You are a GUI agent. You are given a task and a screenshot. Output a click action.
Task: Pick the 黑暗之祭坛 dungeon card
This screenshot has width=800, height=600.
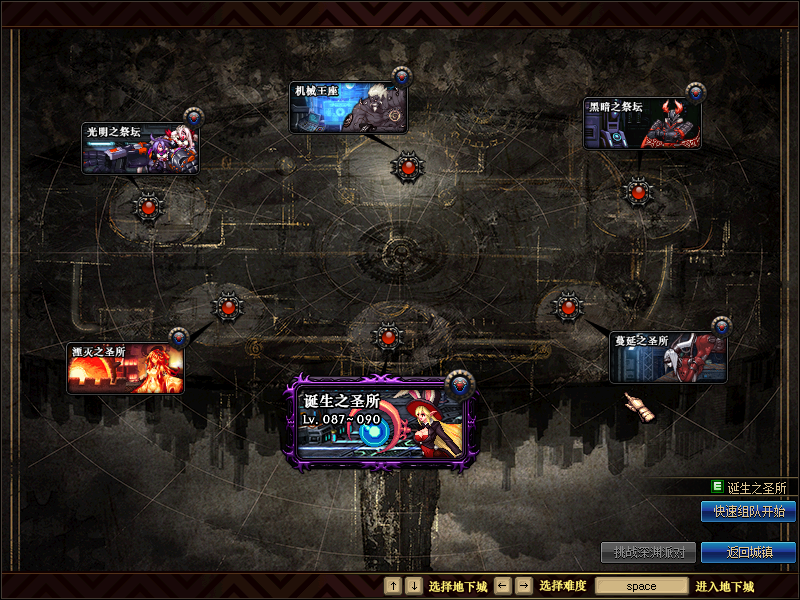642,123
